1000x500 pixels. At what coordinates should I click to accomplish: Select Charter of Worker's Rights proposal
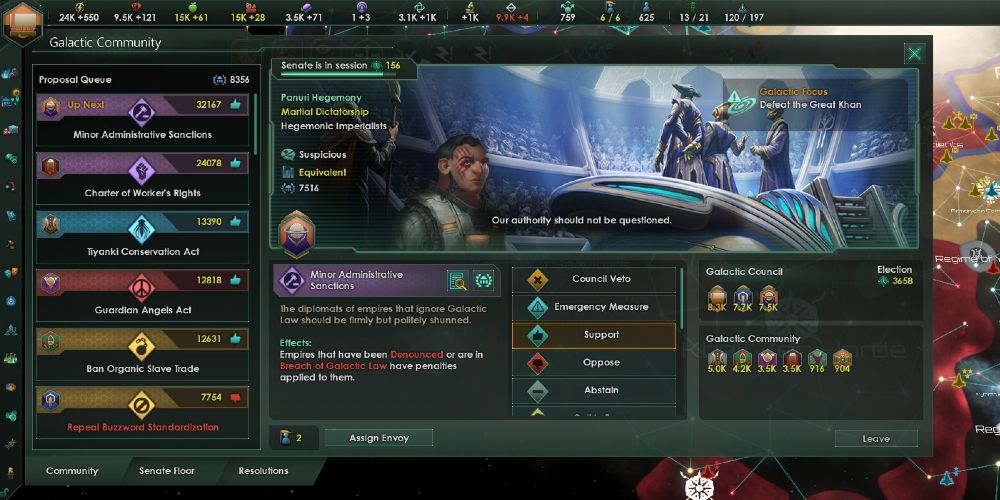pos(142,178)
